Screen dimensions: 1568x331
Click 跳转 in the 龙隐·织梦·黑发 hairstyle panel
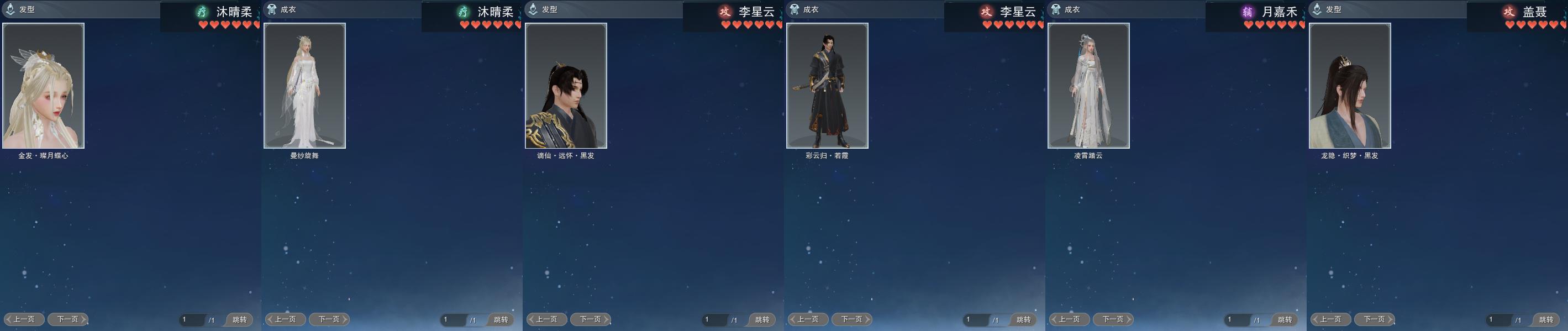pyautogui.click(x=1546, y=319)
